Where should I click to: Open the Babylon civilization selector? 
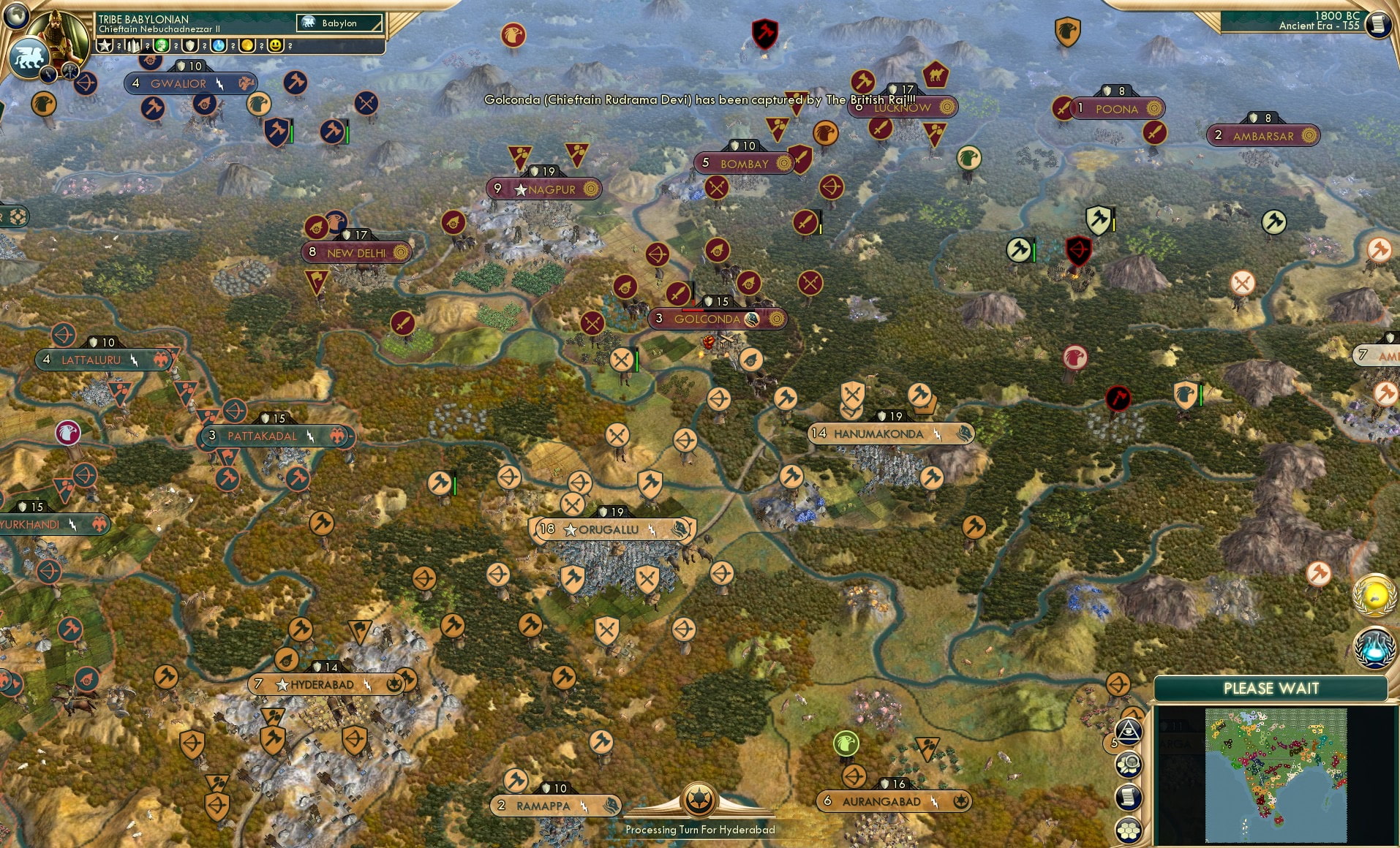338,23
